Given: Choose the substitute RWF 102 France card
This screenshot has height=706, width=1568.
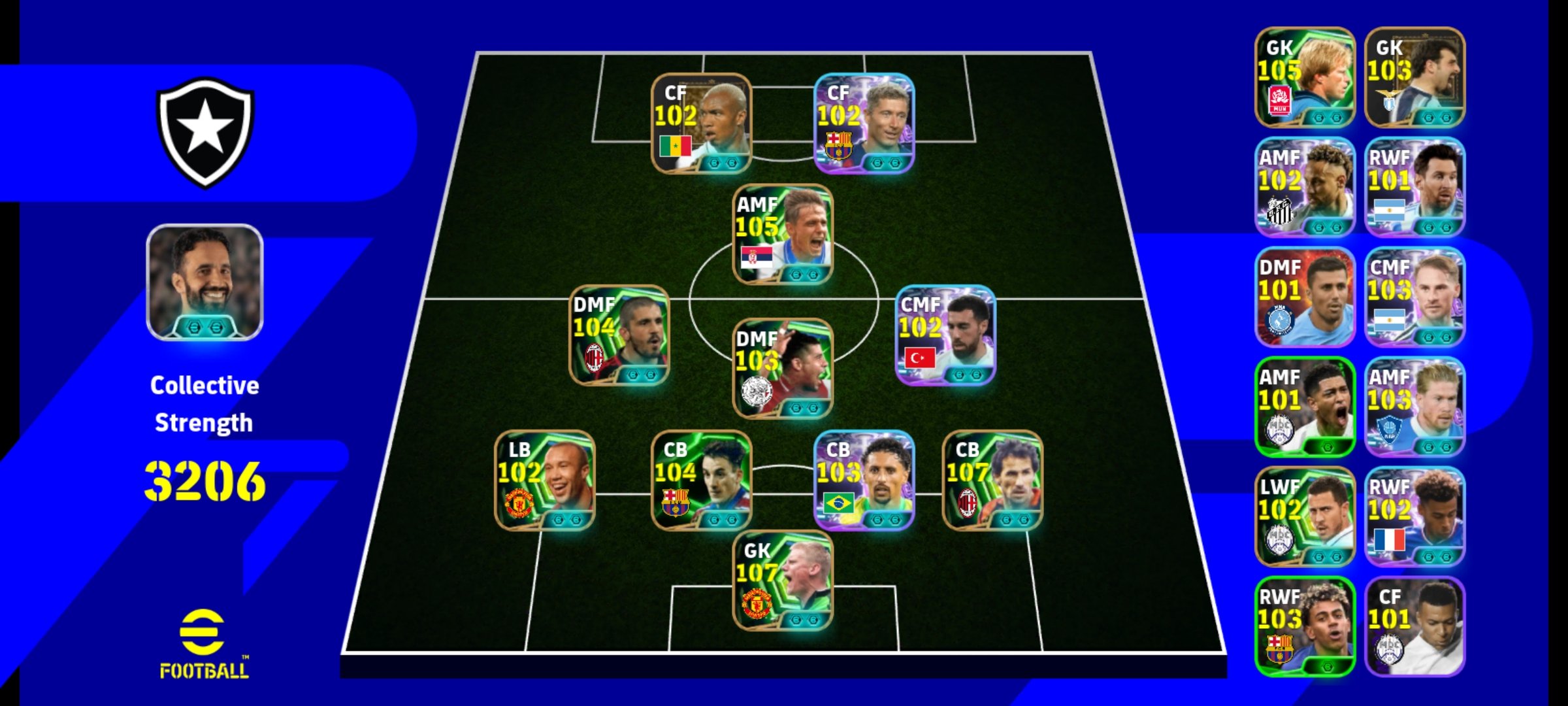Looking at the screenshot, I should click(1414, 516).
